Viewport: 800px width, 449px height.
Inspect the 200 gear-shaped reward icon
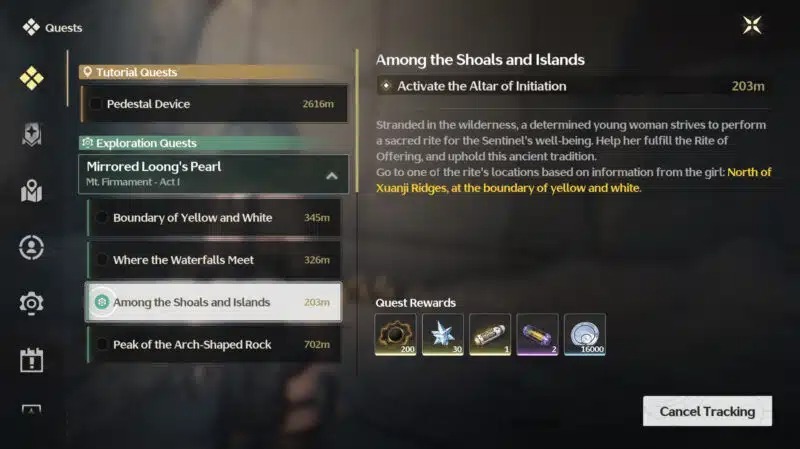394,335
